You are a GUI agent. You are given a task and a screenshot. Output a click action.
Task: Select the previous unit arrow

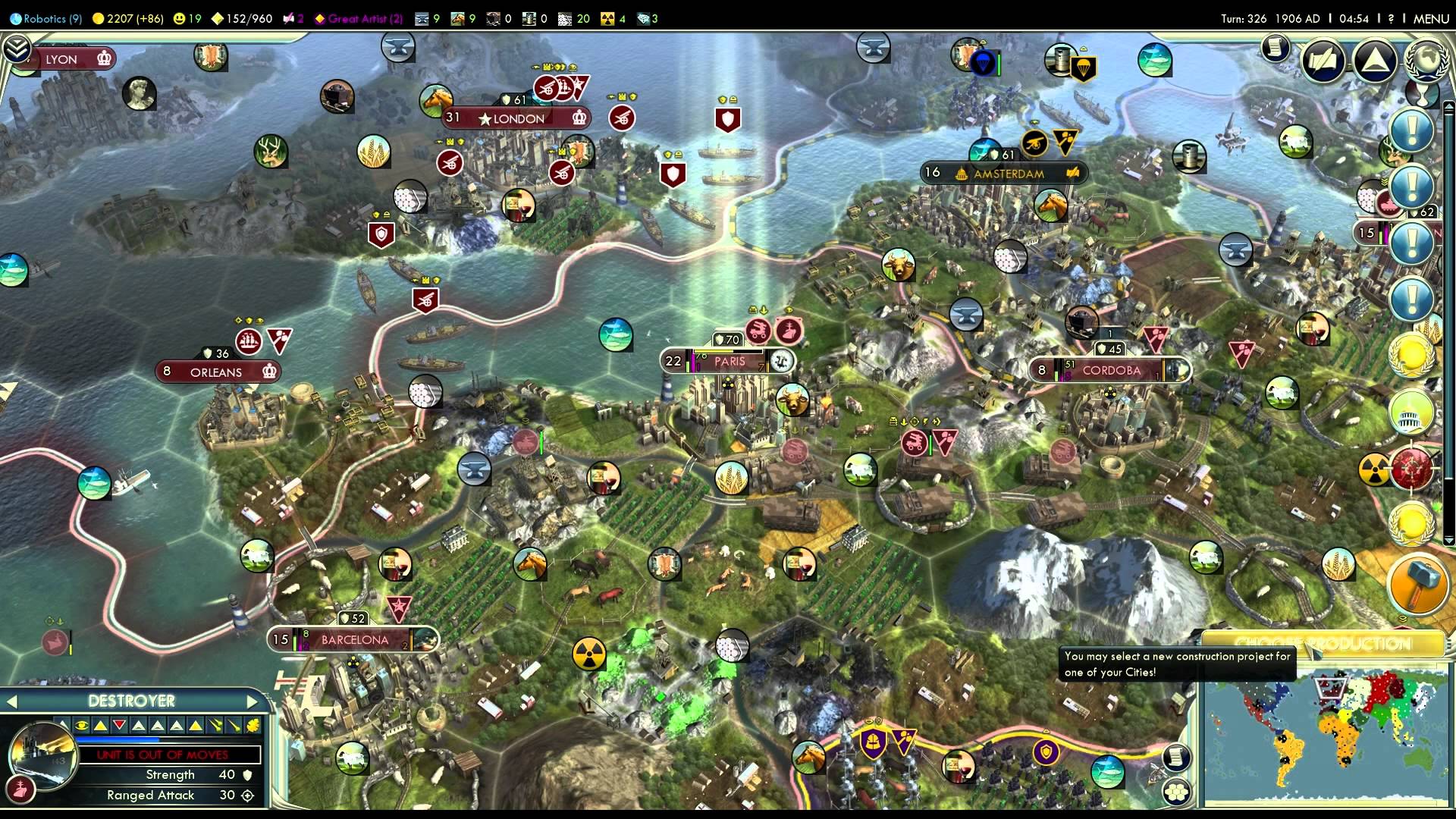[12, 701]
